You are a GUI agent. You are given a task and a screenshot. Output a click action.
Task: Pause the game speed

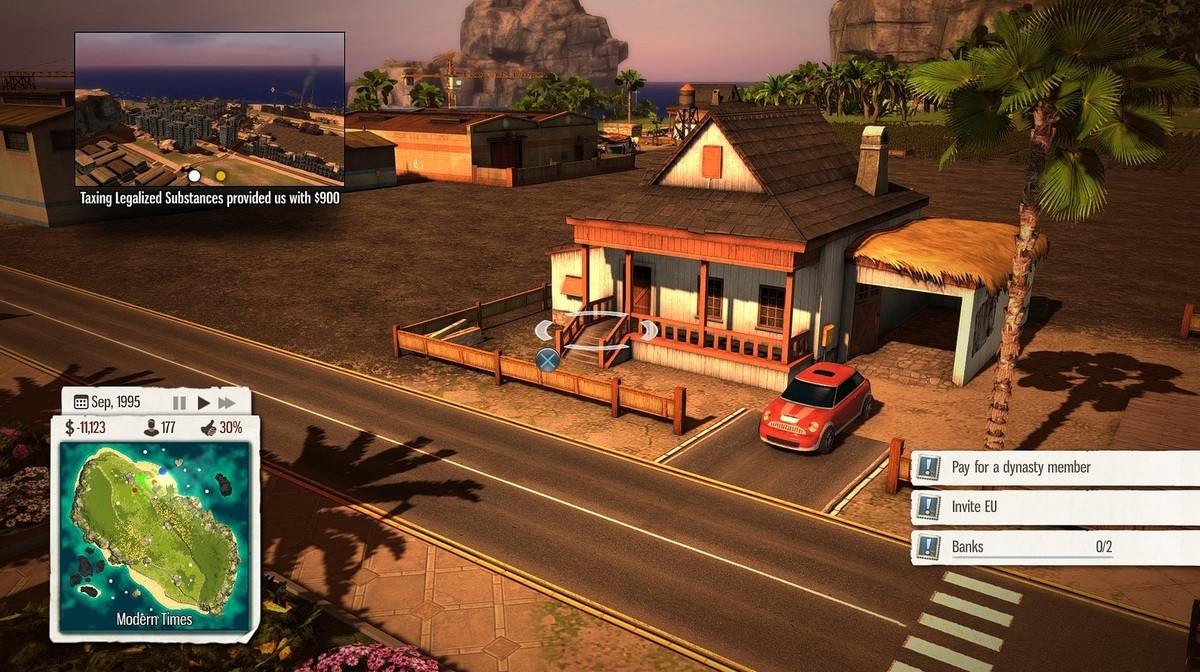click(x=180, y=403)
